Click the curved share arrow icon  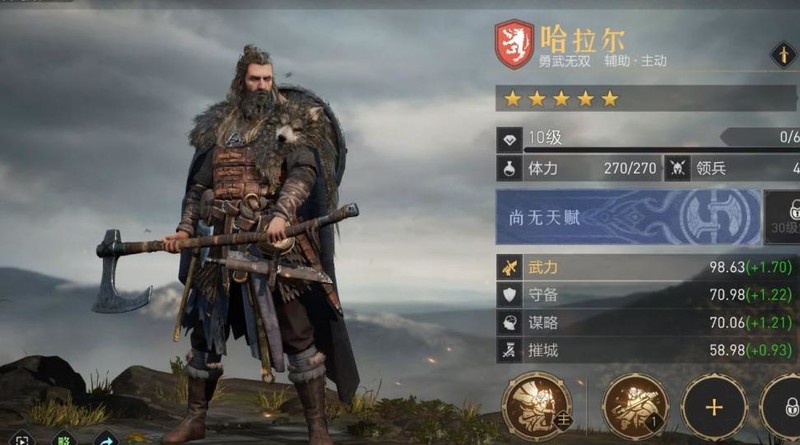[105, 438]
